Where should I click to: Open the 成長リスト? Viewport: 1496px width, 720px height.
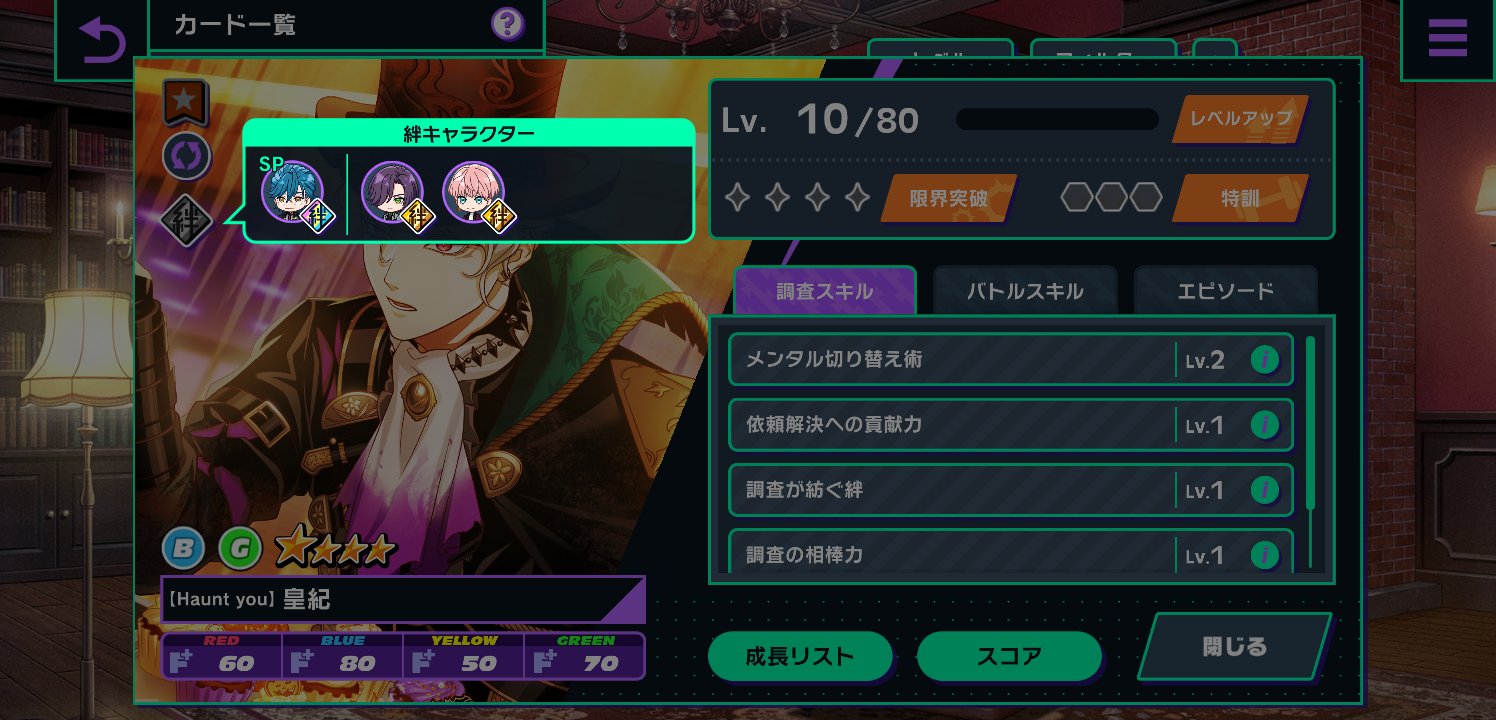pyautogui.click(x=800, y=656)
